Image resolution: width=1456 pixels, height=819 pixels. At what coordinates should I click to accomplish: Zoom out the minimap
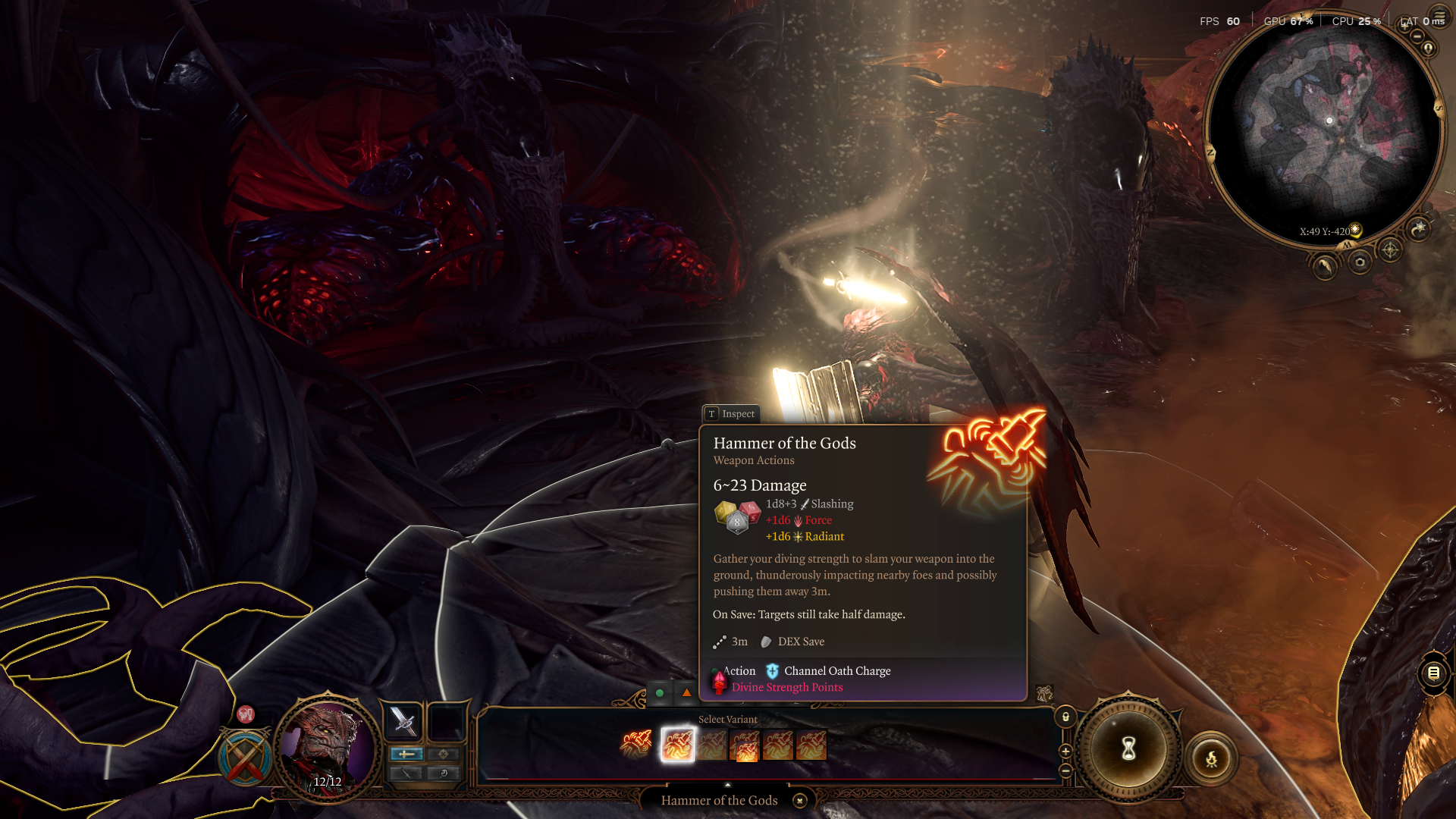point(1417,36)
